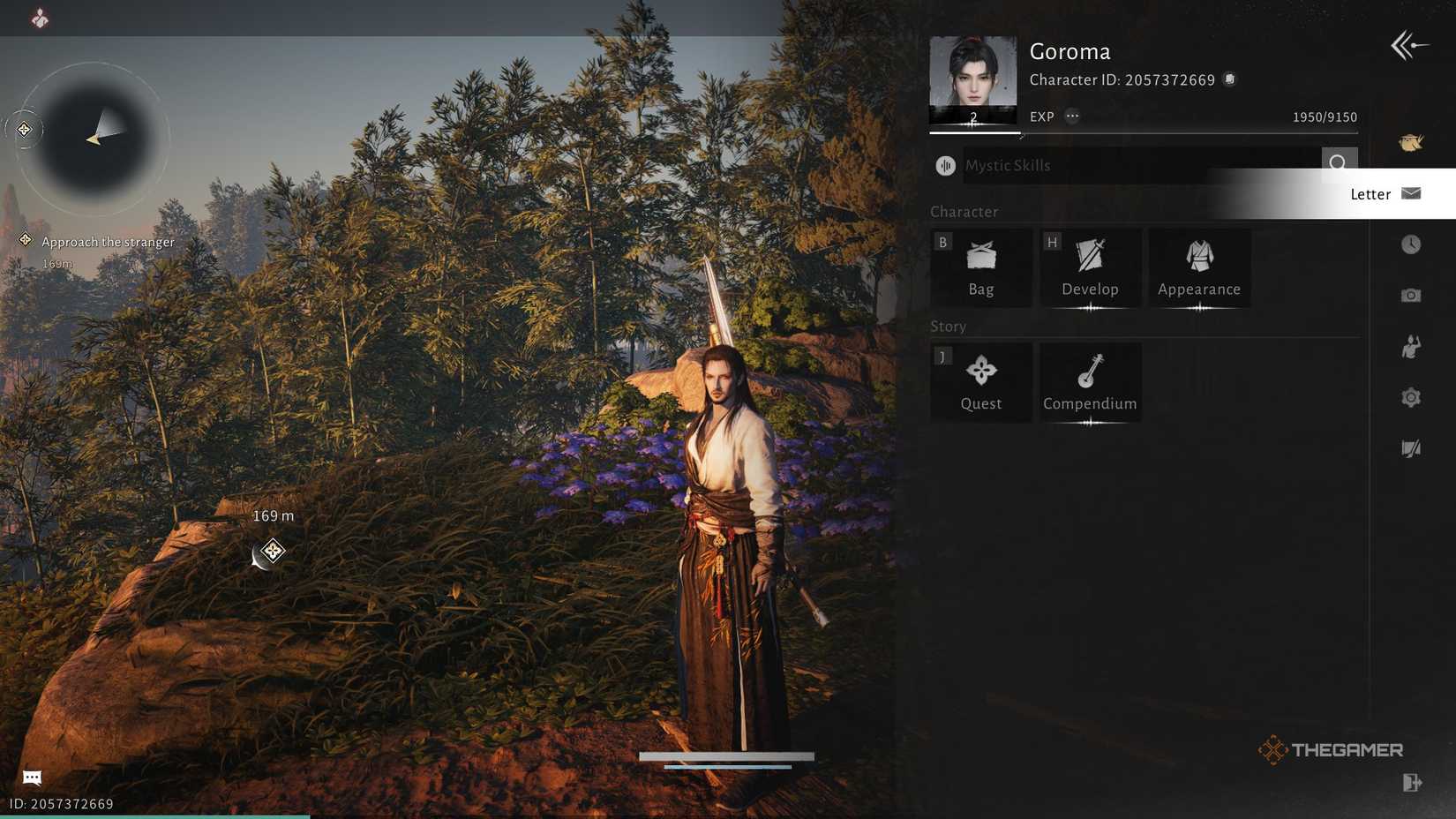The width and height of the screenshot is (1456, 819).
Task: Click the exit game icon bottom right
Action: [x=1413, y=782]
